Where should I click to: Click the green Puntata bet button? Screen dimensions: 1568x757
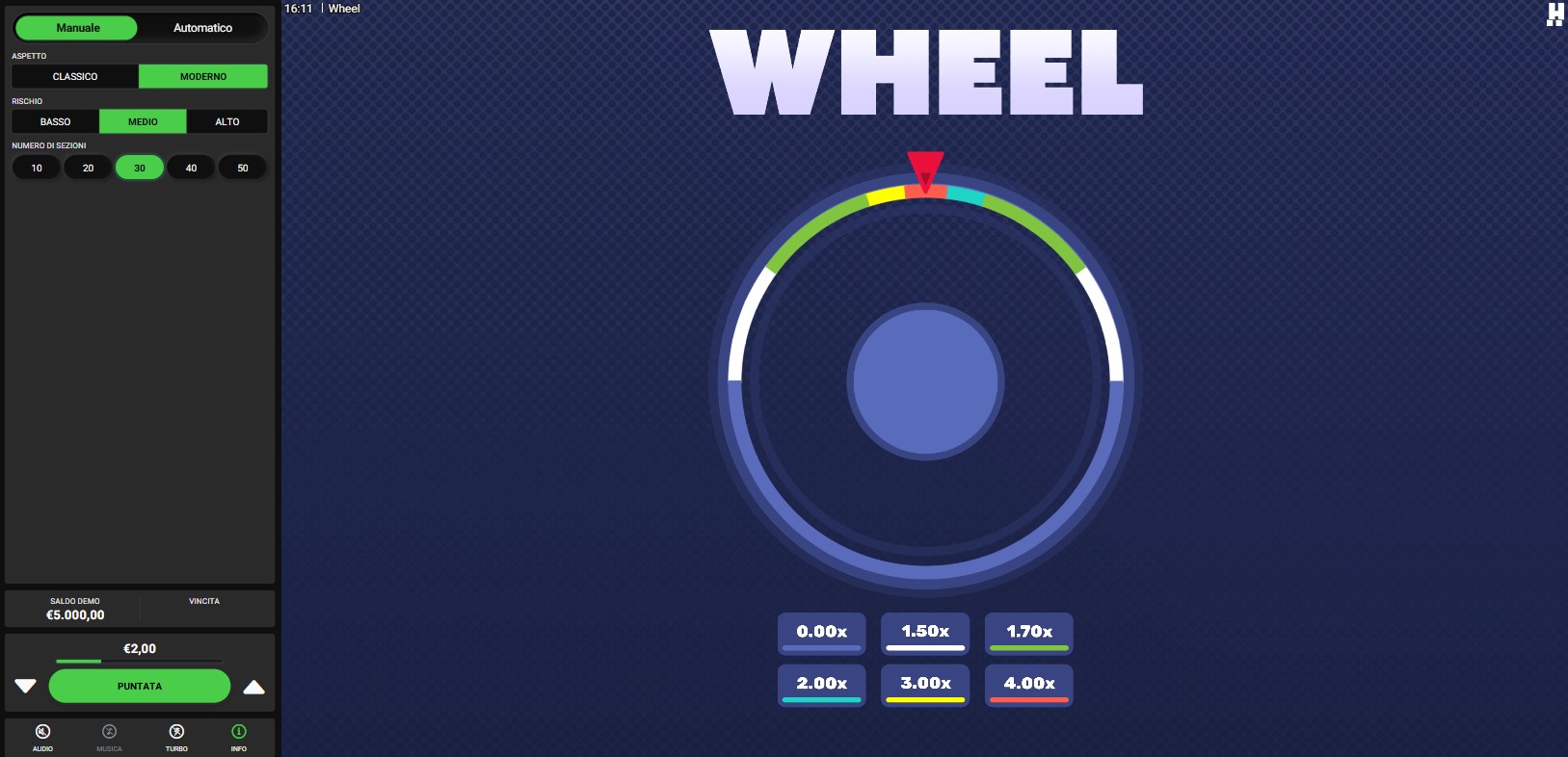tap(140, 686)
